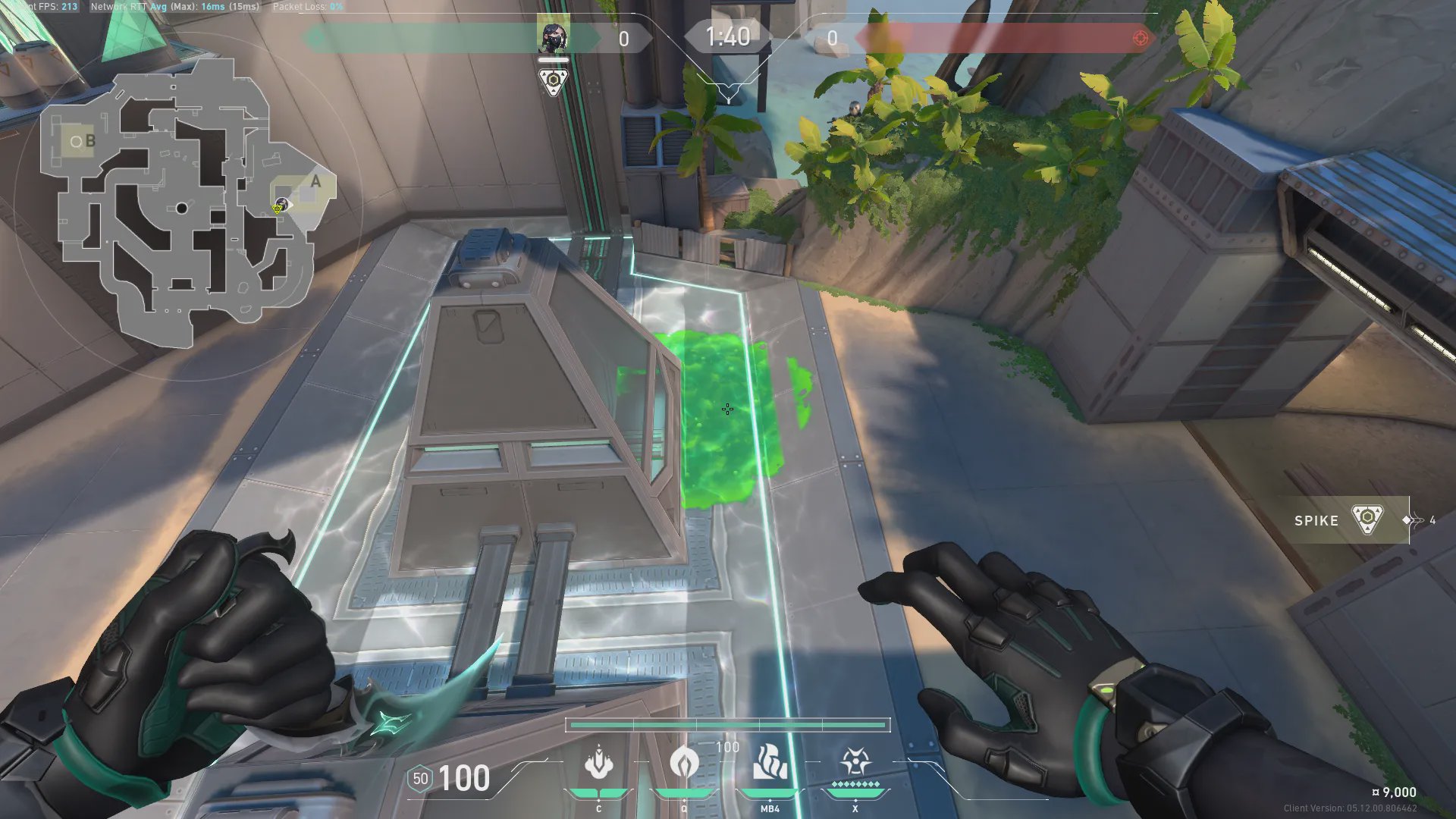
Task: Select the Spike inventory slot
Action: [x=1342, y=520]
